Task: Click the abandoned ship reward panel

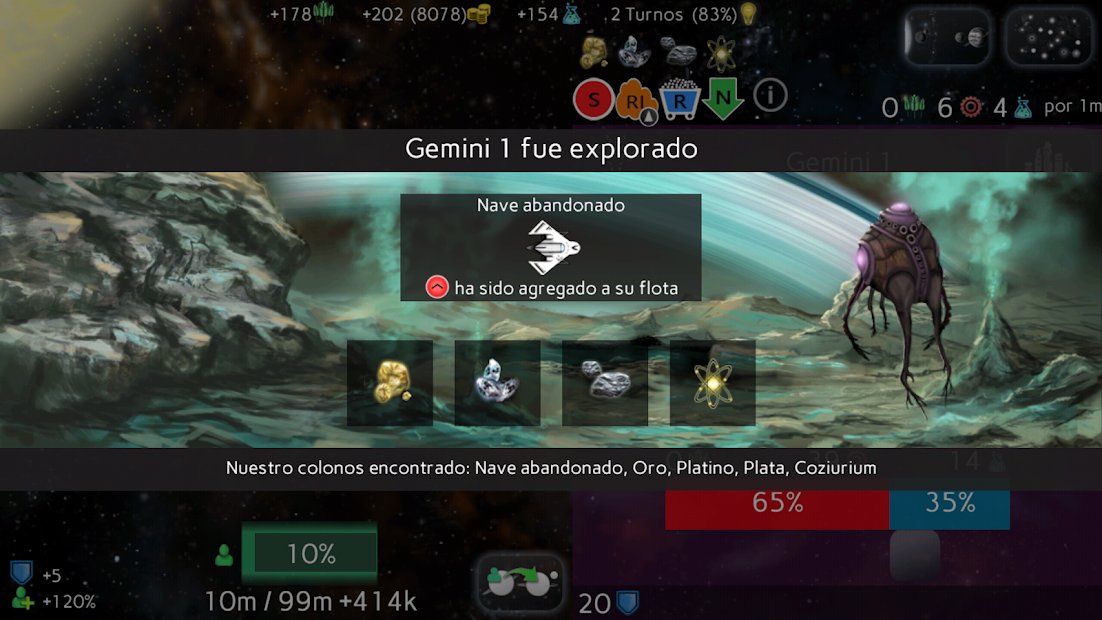Action: [x=550, y=247]
